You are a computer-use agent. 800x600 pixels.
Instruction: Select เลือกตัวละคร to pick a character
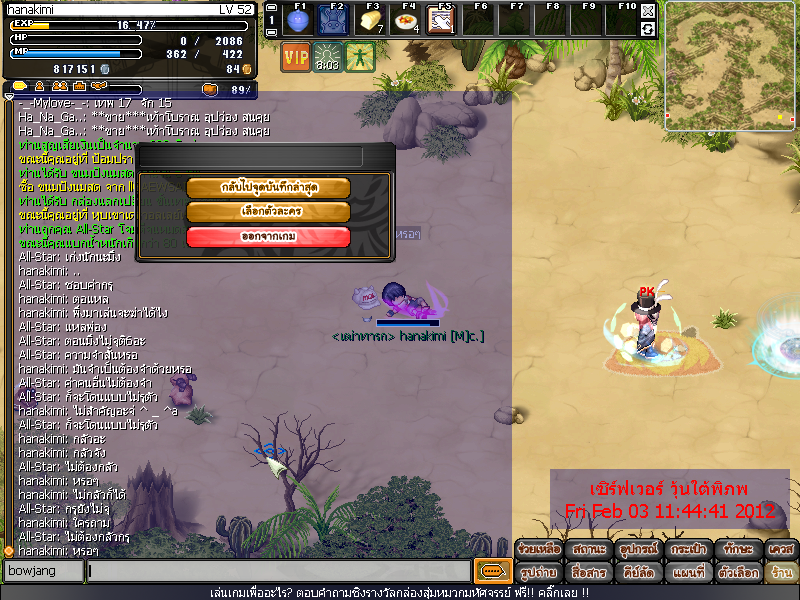[x=268, y=212]
